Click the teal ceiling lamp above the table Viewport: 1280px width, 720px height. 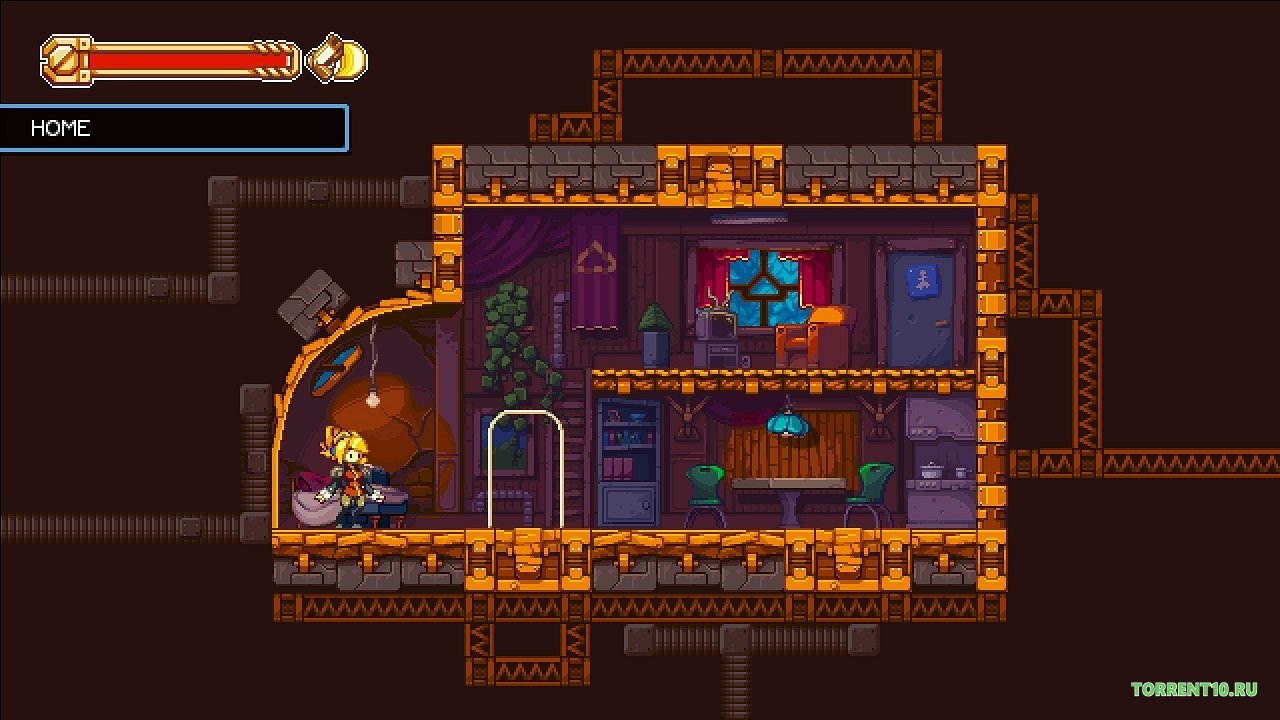point(786,424)
